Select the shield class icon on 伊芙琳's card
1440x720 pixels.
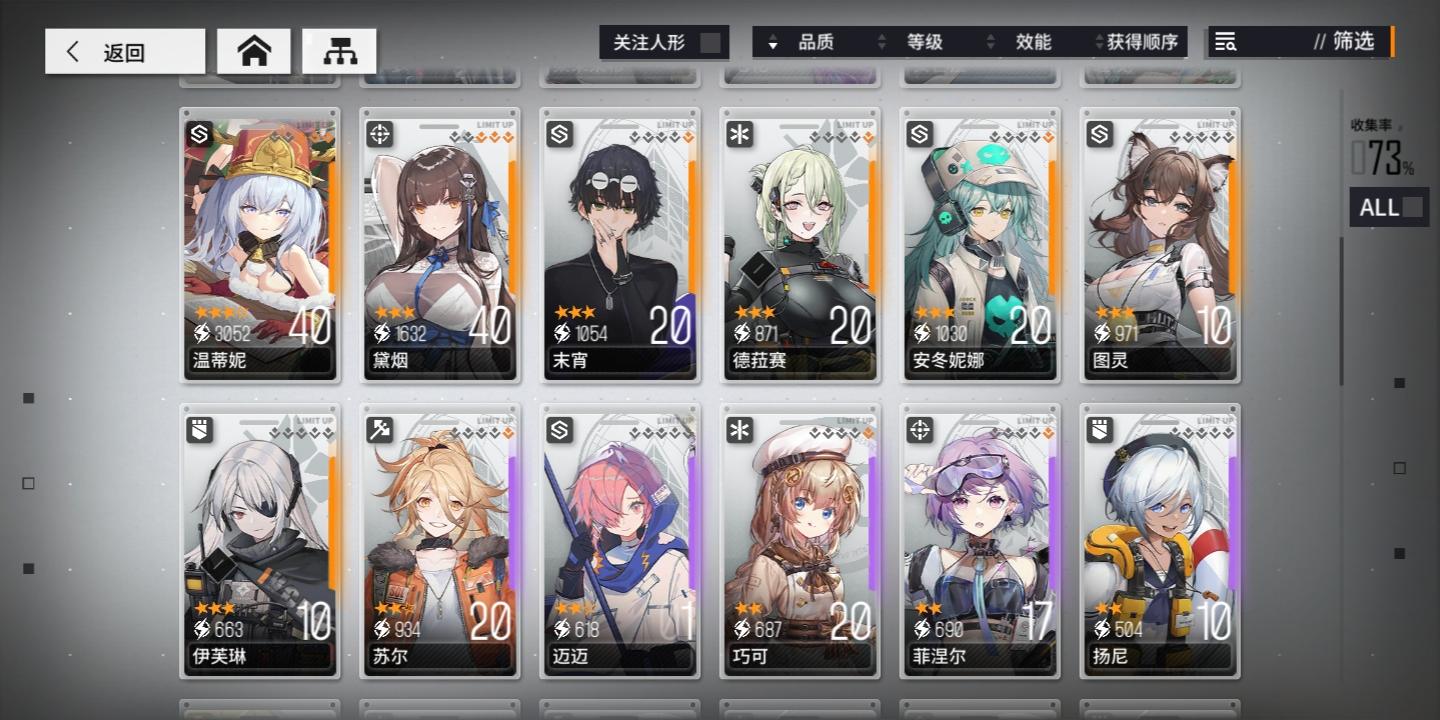click(x=198, y=430)
